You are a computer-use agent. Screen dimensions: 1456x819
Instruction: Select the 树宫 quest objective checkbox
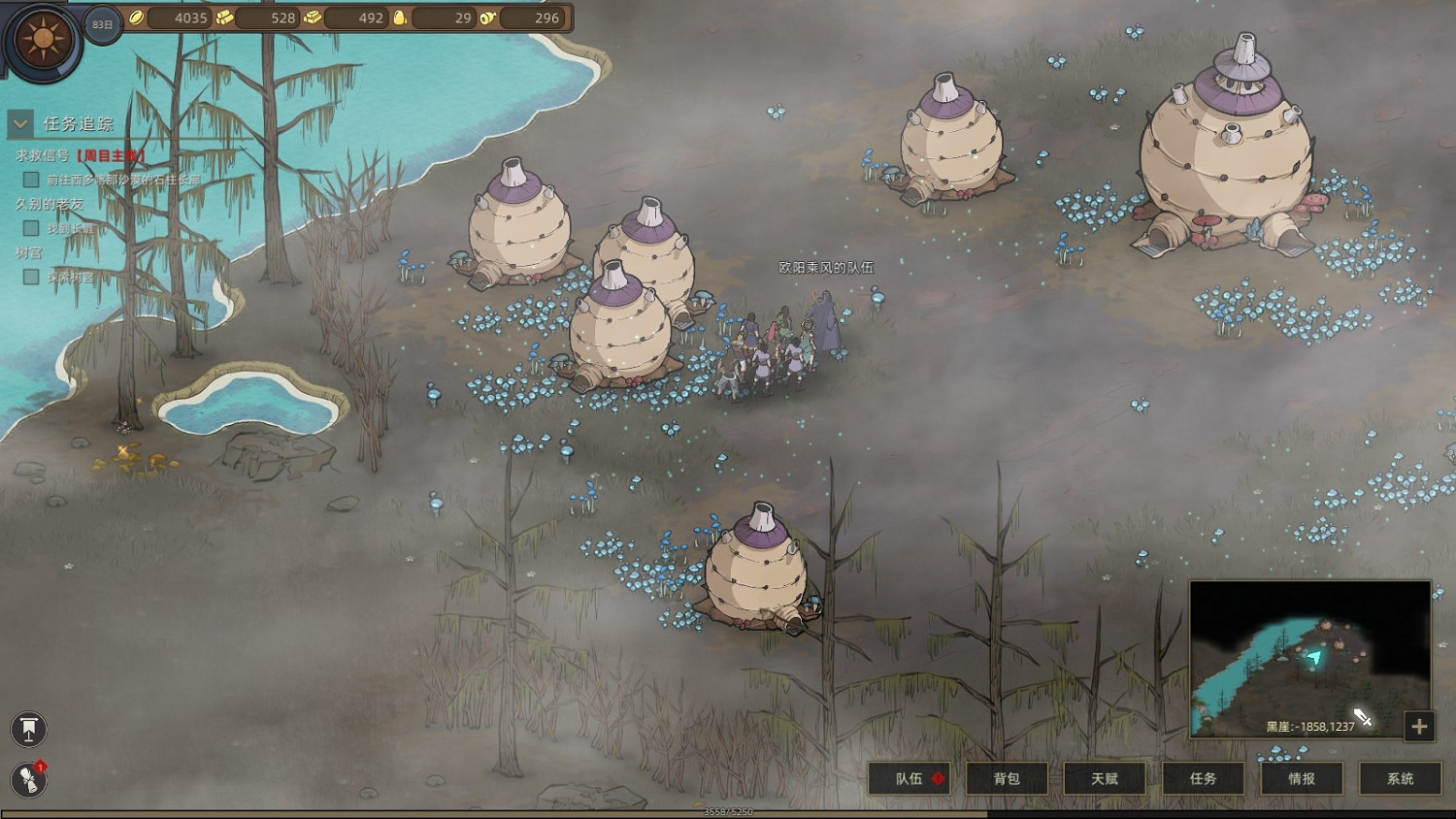coord(31,277)
